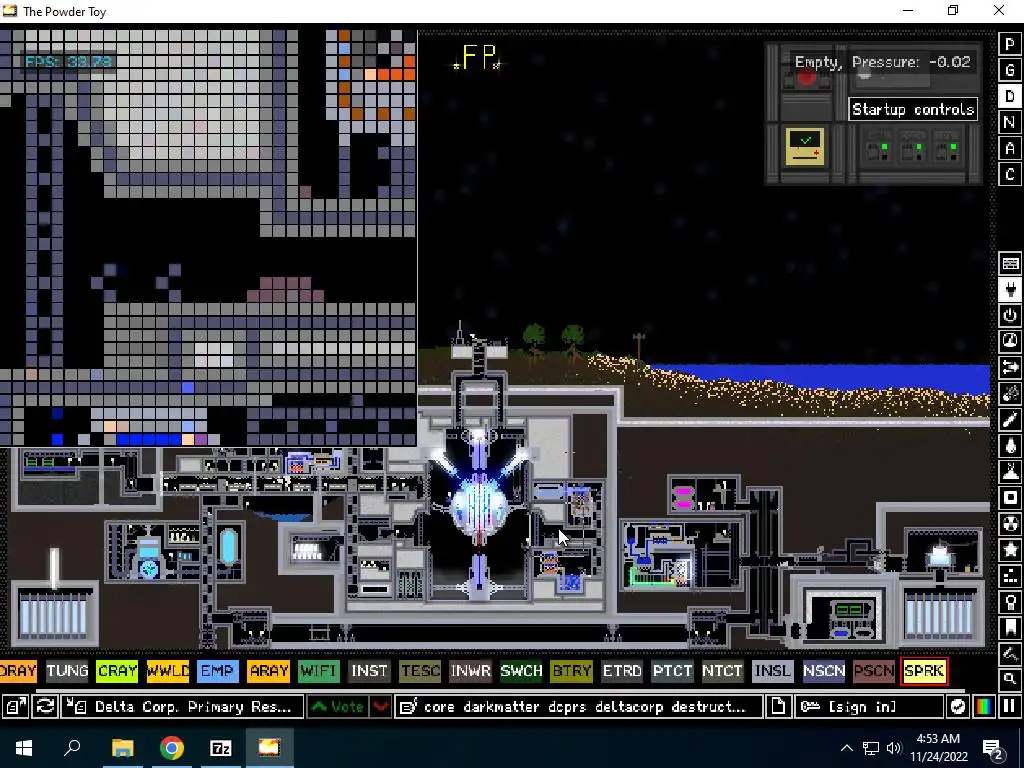Open the element search magnifier icon

pyautogui.click(x=1010, y=679)
